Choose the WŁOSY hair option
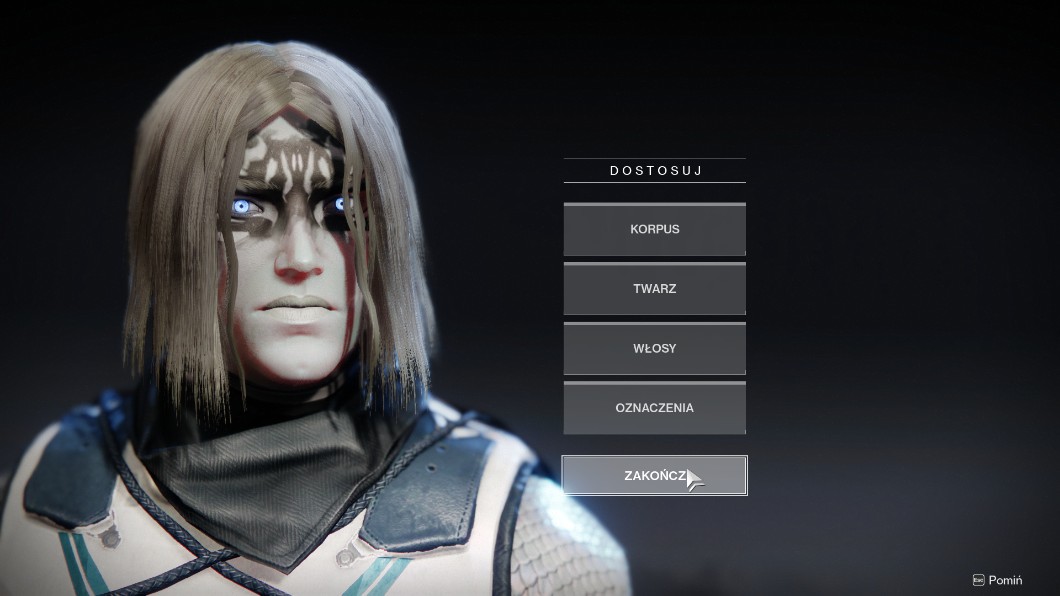Image resolution: width=1060 pixels, height=596 pixels. click(x=654, y=349)
